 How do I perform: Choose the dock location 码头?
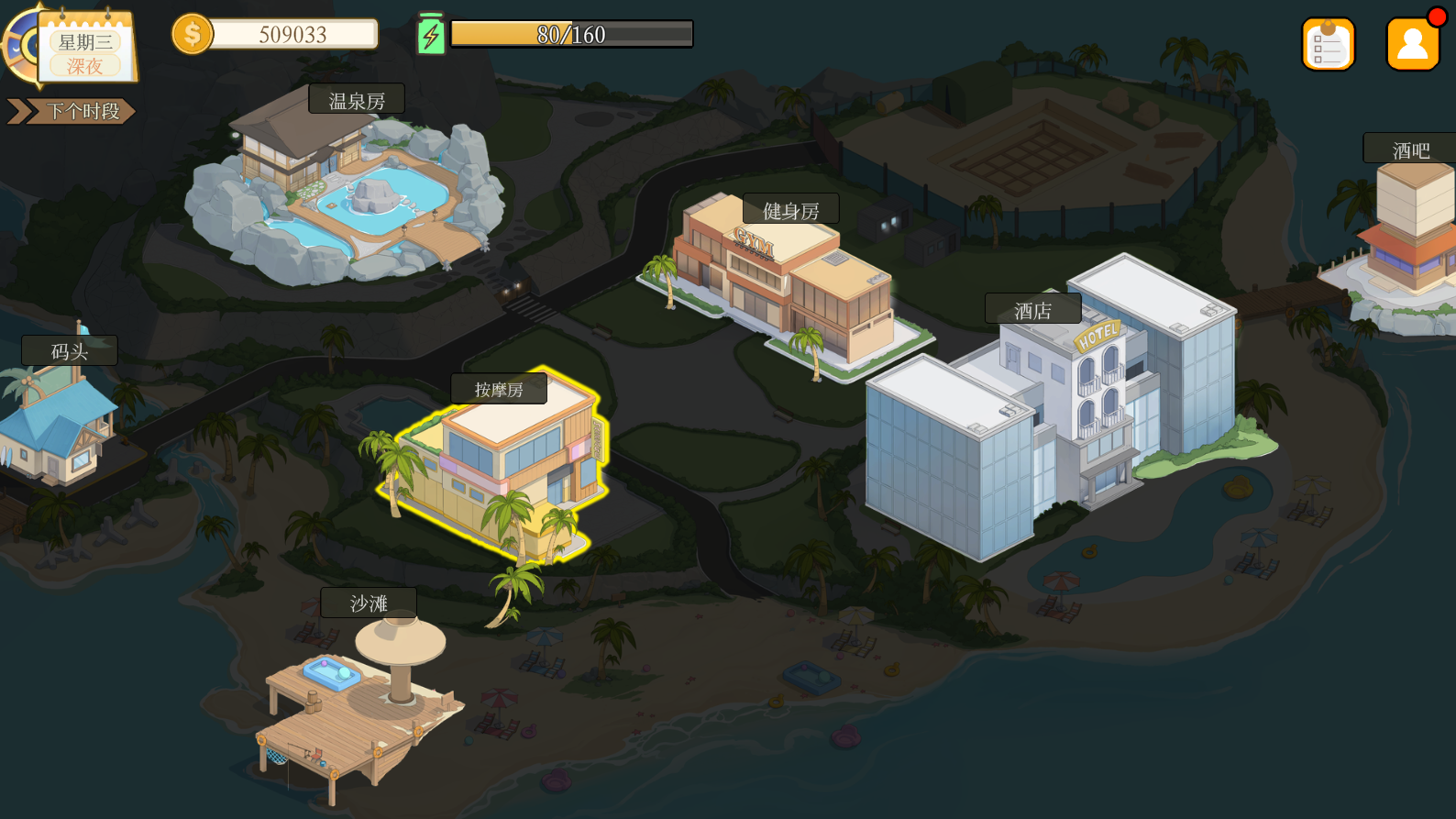(70, 351)
